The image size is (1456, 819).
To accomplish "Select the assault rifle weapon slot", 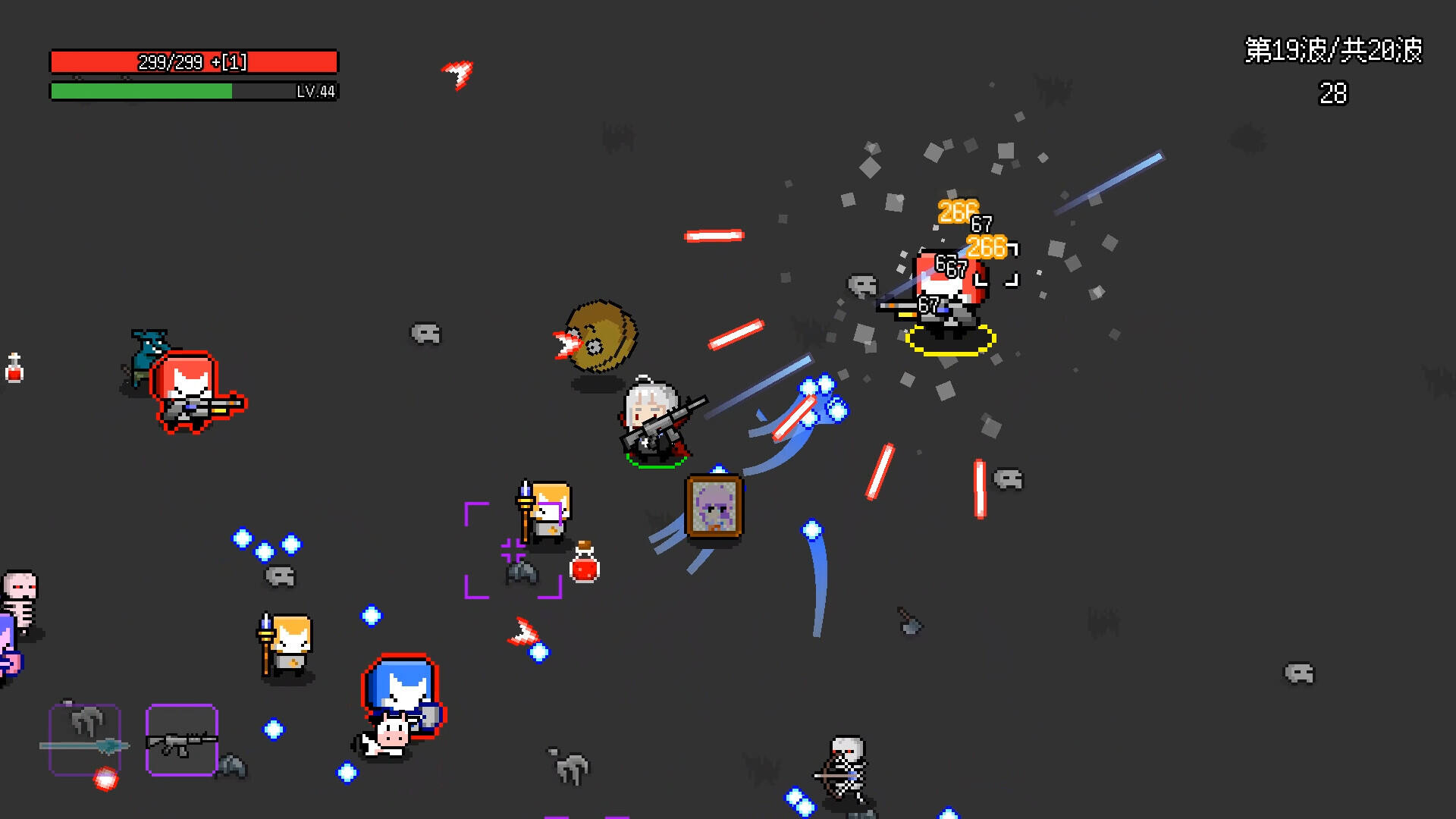I will click(x=182, y=740).
